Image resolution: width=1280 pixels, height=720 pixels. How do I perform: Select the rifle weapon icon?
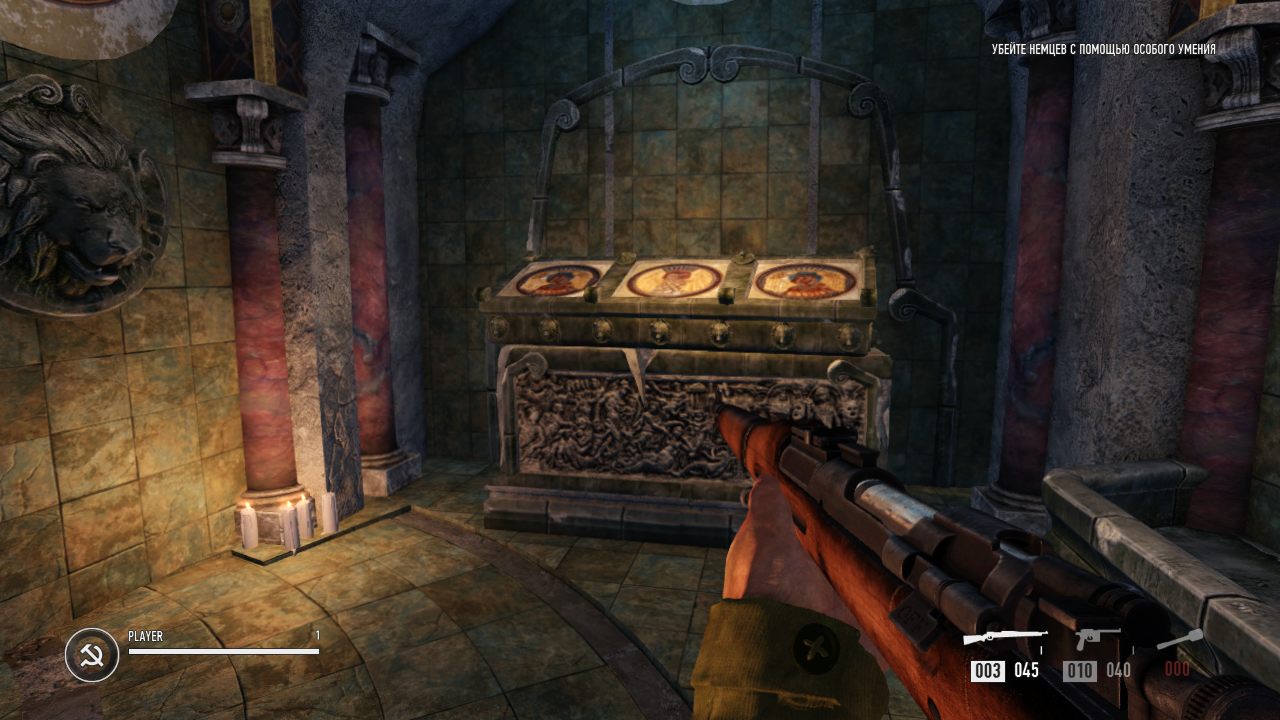(x=1005, y=638)
